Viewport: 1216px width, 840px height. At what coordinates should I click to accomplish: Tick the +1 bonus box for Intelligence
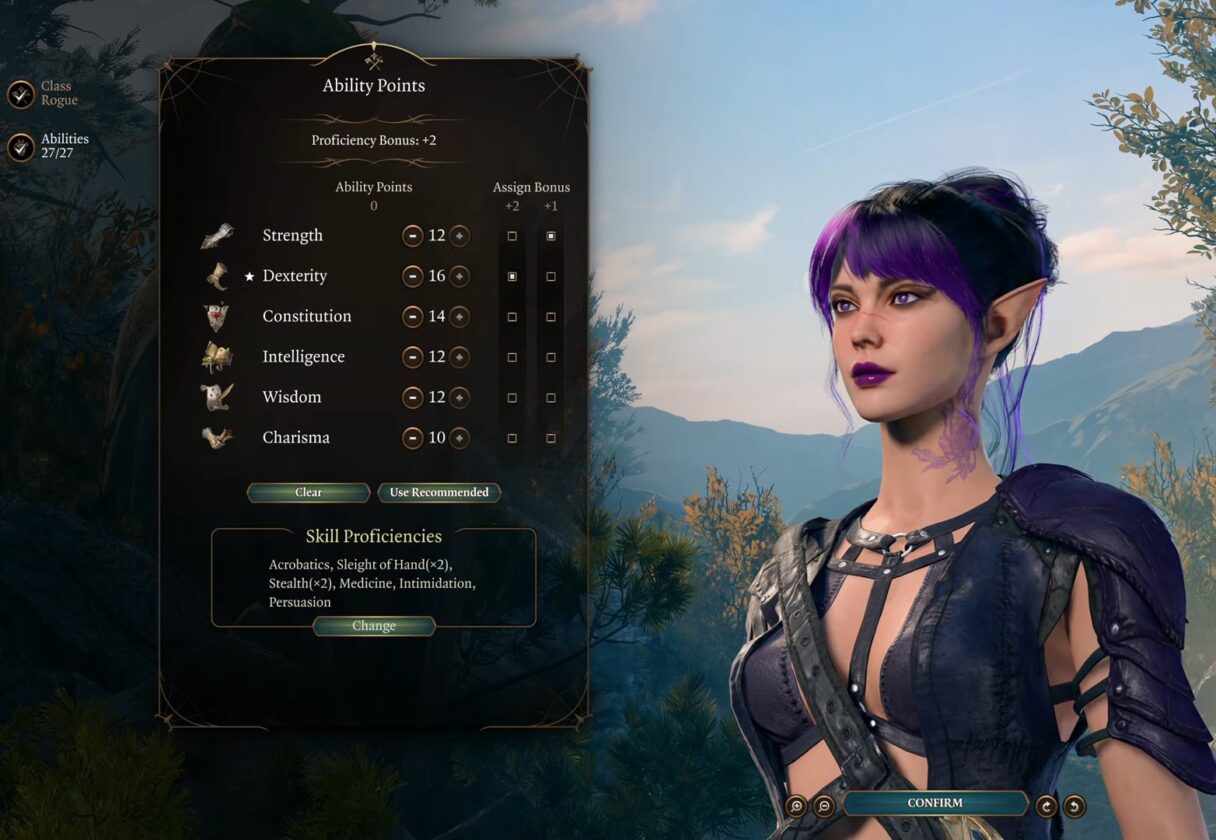pos(551,357)
